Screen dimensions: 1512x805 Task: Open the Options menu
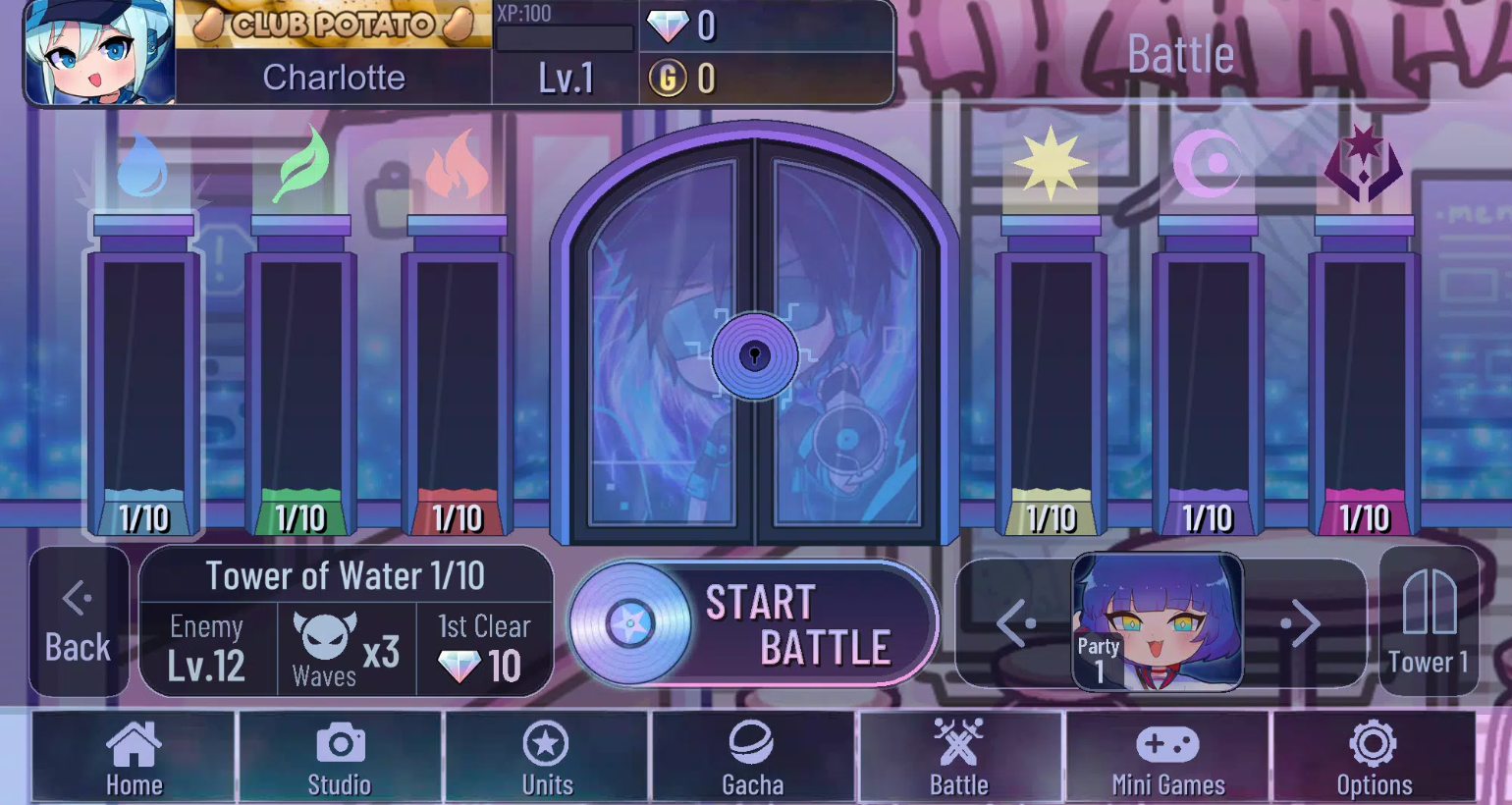[x=1374, y=757]
